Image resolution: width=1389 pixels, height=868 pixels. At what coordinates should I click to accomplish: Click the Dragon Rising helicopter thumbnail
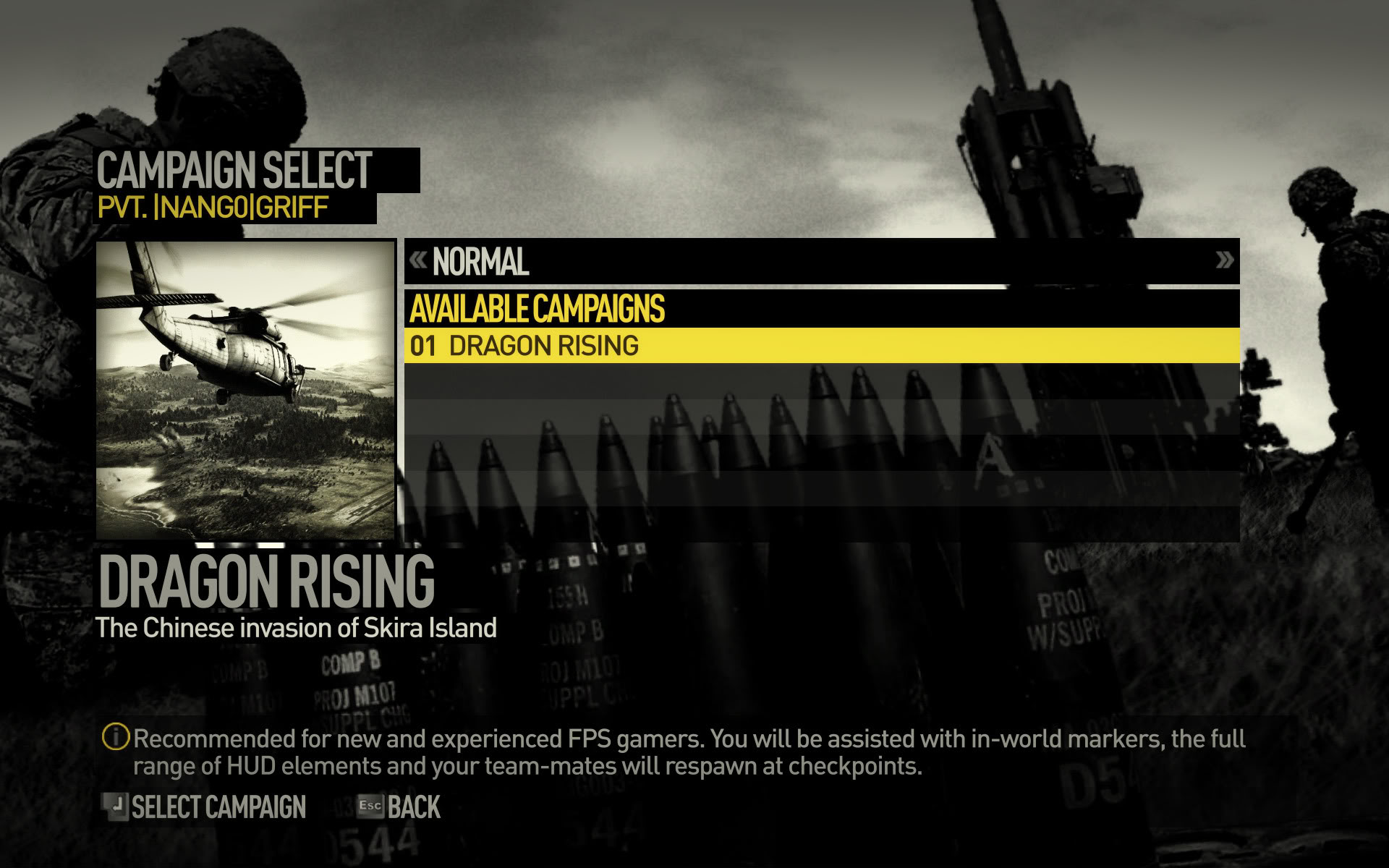(246, 391)
